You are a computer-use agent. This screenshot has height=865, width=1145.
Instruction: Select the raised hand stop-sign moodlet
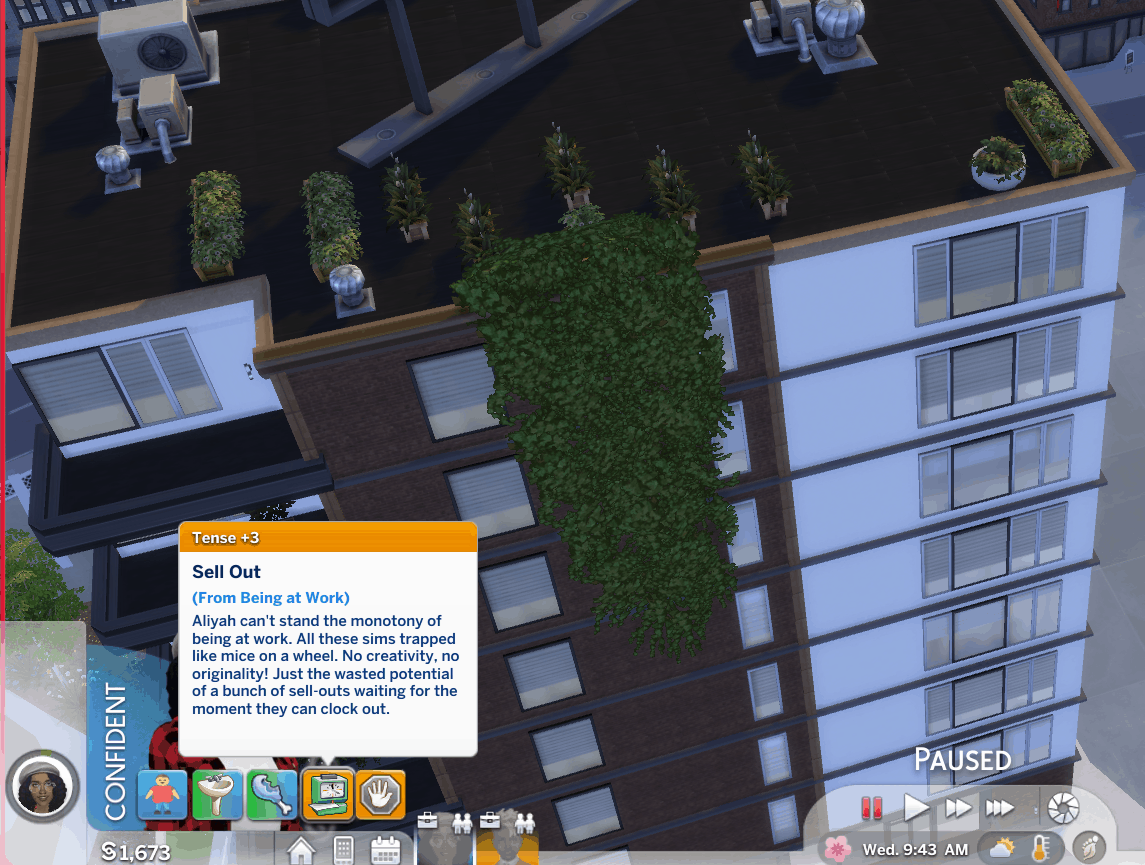click(x=381, y=795)
